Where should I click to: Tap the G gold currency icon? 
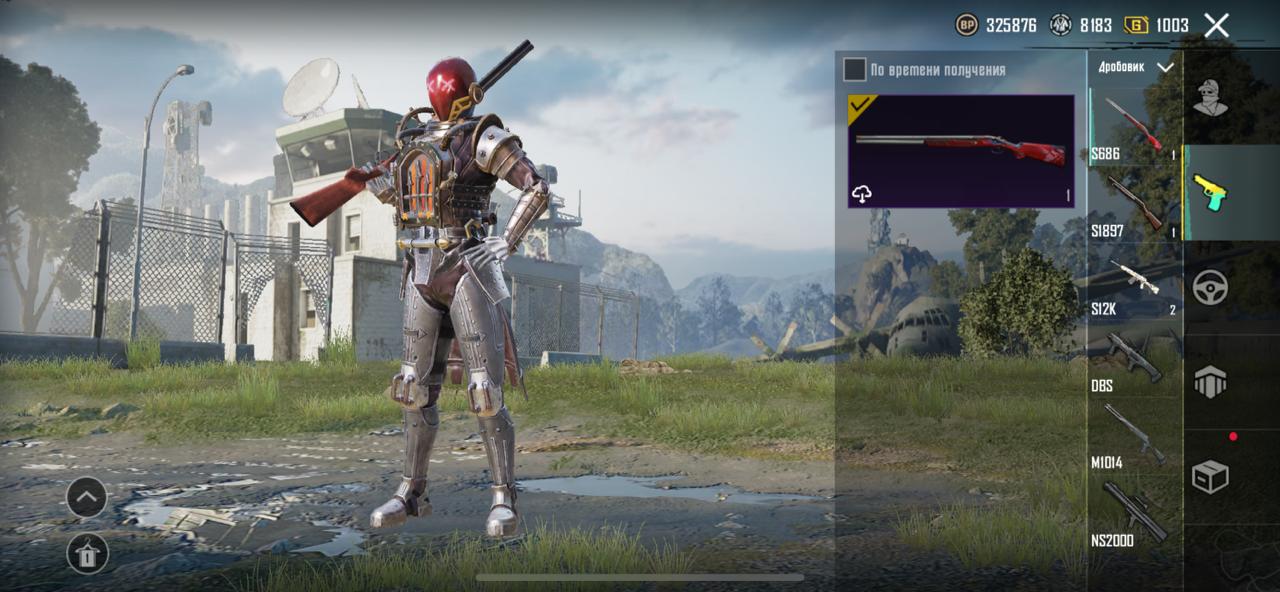[1136, 26]
